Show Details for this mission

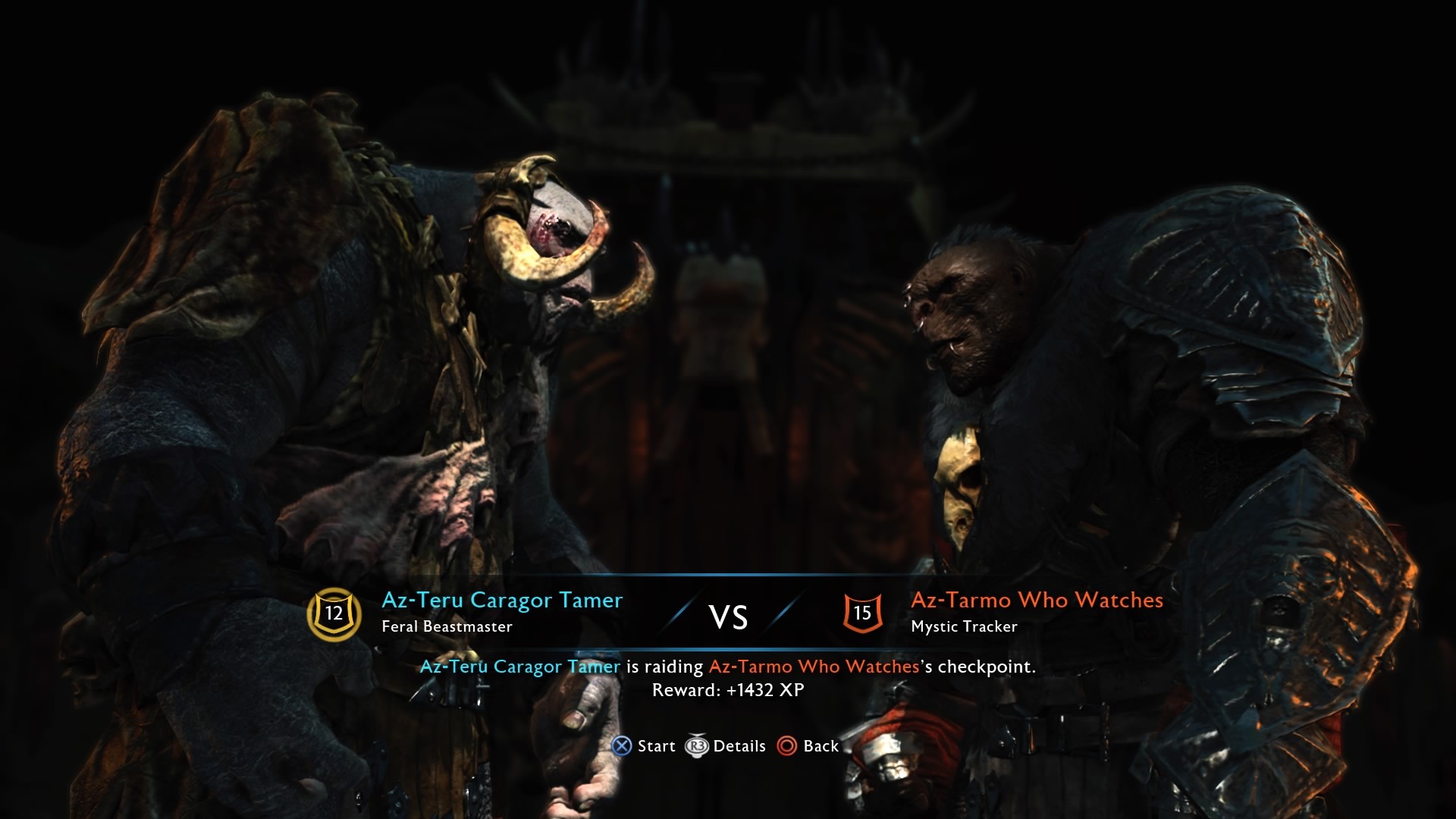(x=726, y=746)
